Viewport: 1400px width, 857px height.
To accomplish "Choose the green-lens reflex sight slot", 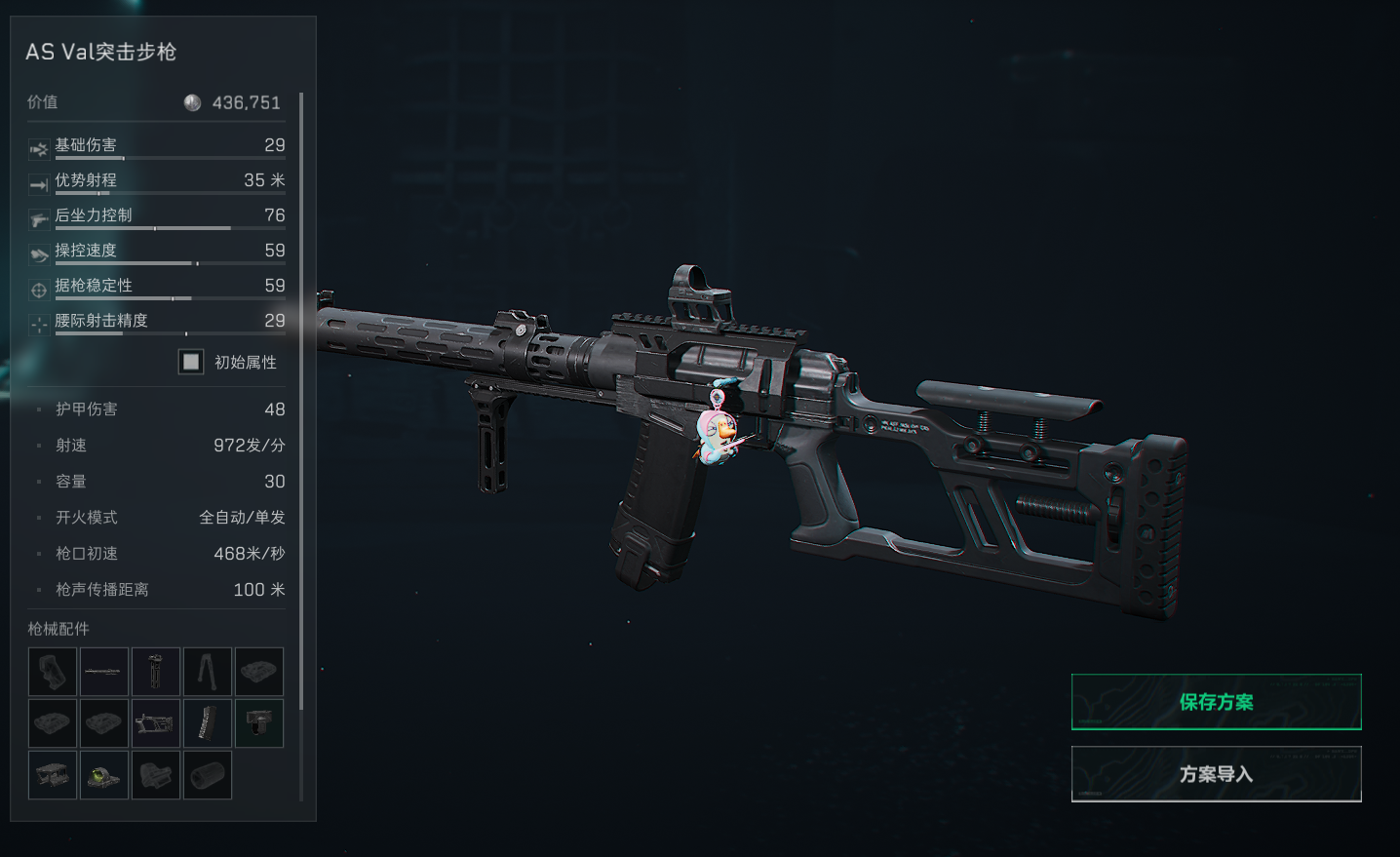I will (x=104, y=775).
